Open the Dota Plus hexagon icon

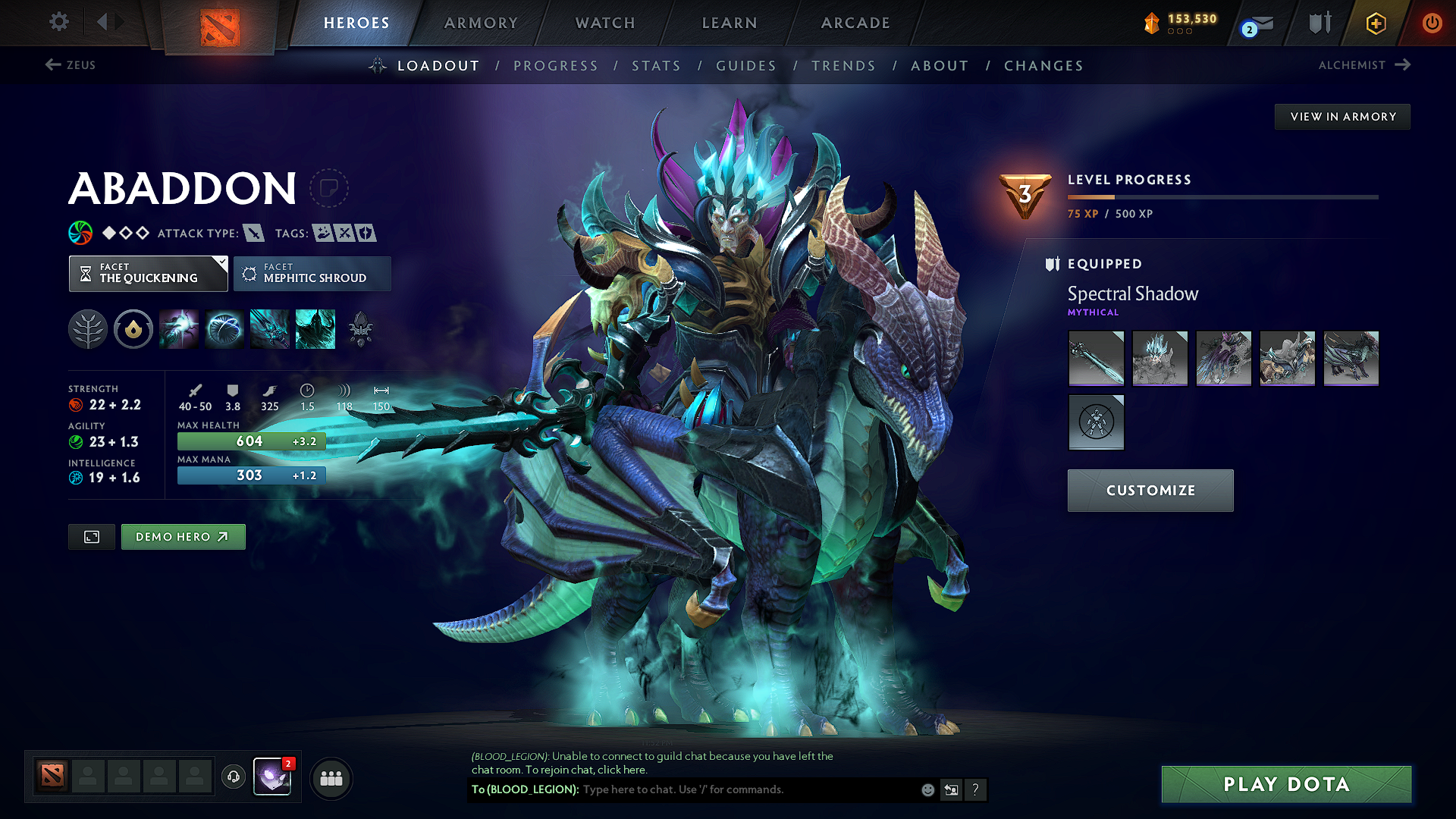pos(1375,23)
